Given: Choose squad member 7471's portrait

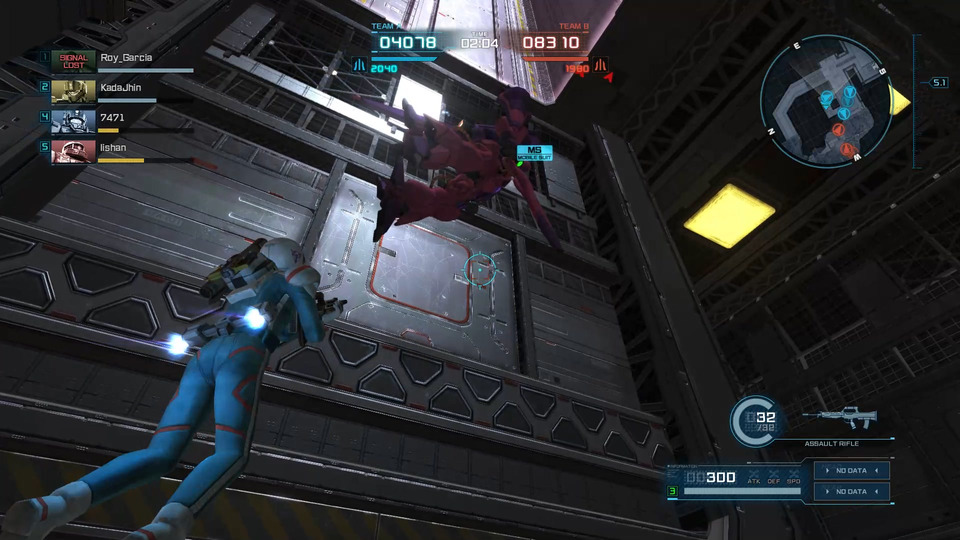Looking at the screenshot, I should click(74, 120).
